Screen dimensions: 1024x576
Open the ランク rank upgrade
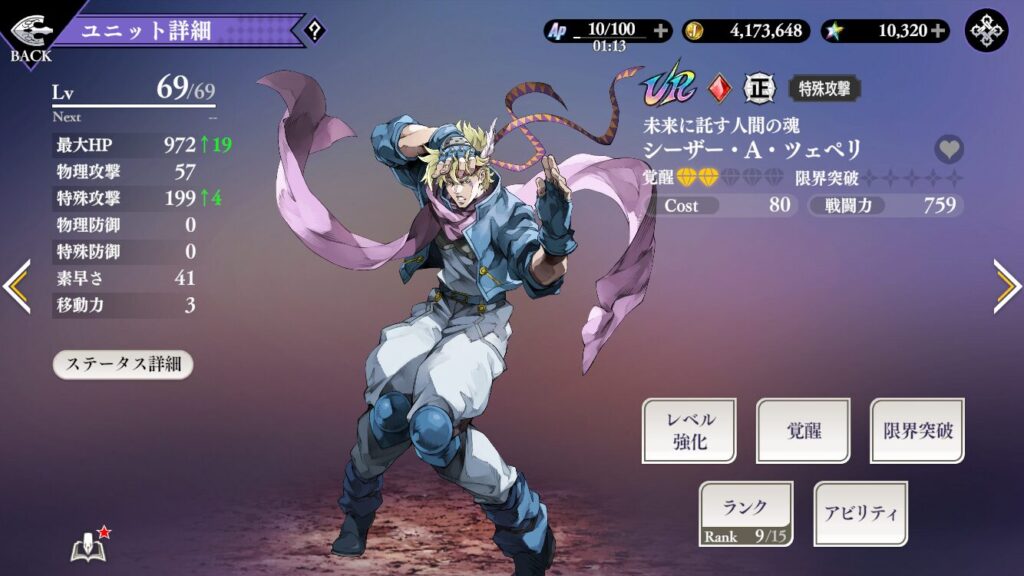746,514
